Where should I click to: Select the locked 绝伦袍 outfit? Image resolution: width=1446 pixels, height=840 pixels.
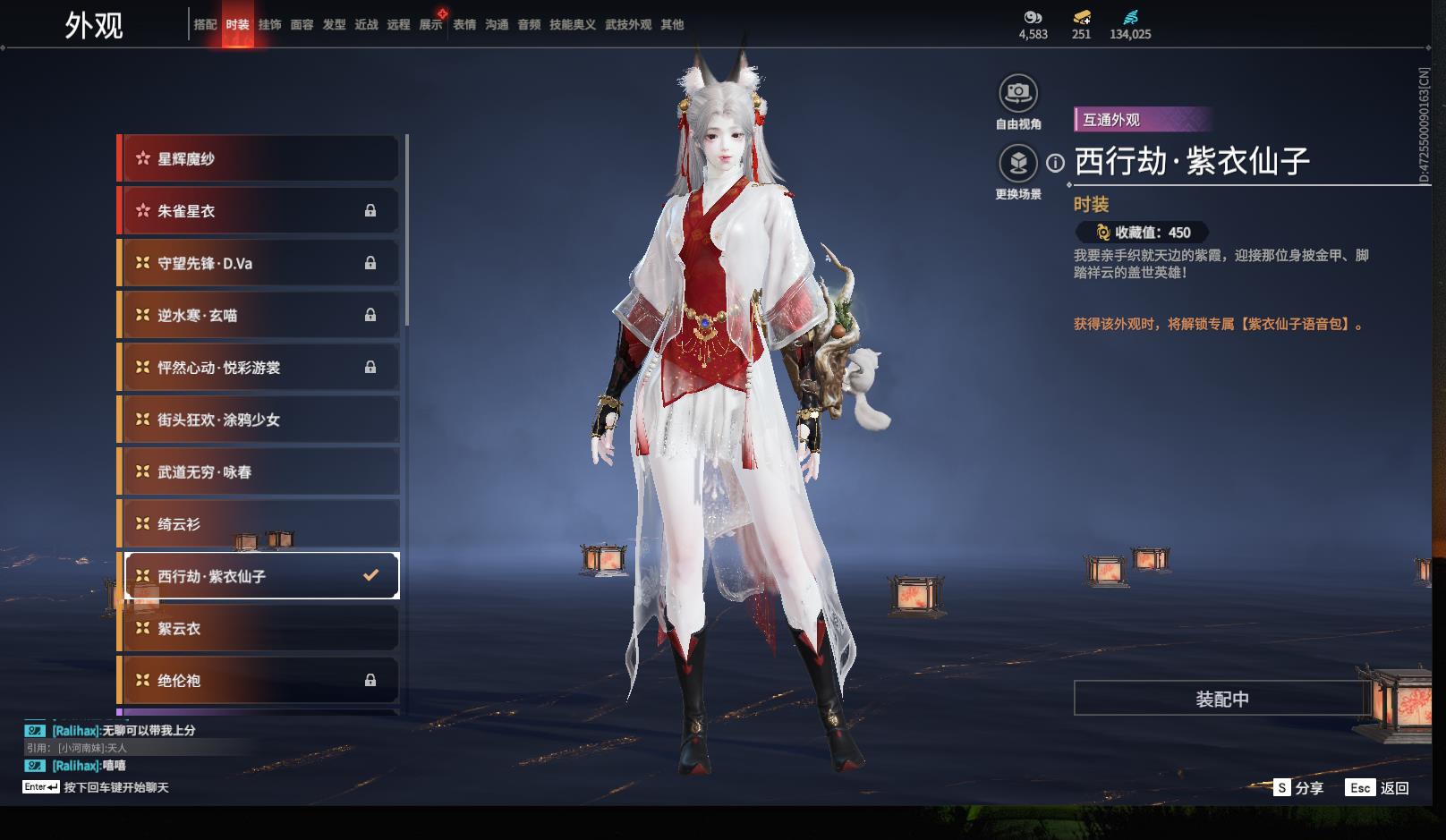259,680
